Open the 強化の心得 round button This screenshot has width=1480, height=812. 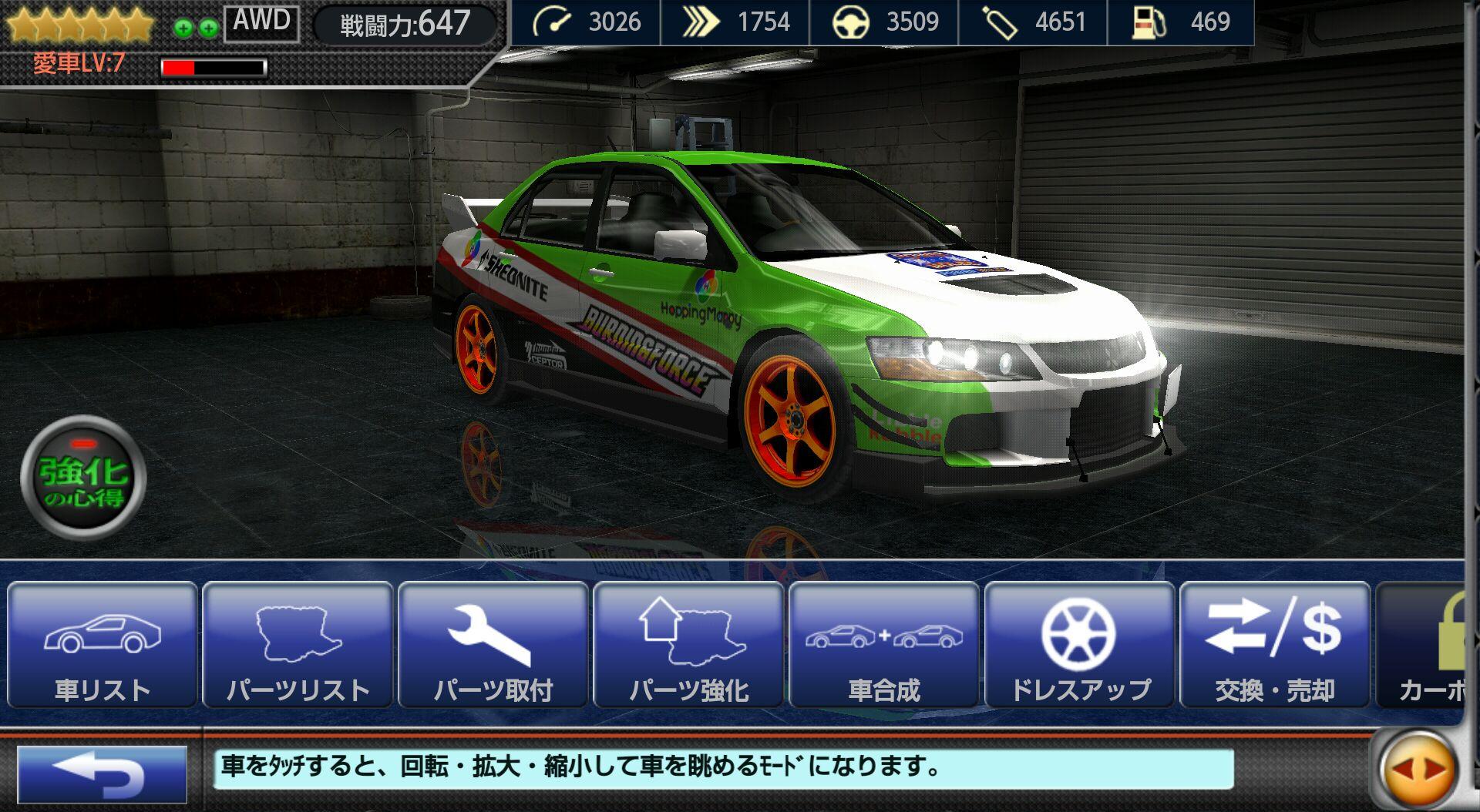pos(83,478)
